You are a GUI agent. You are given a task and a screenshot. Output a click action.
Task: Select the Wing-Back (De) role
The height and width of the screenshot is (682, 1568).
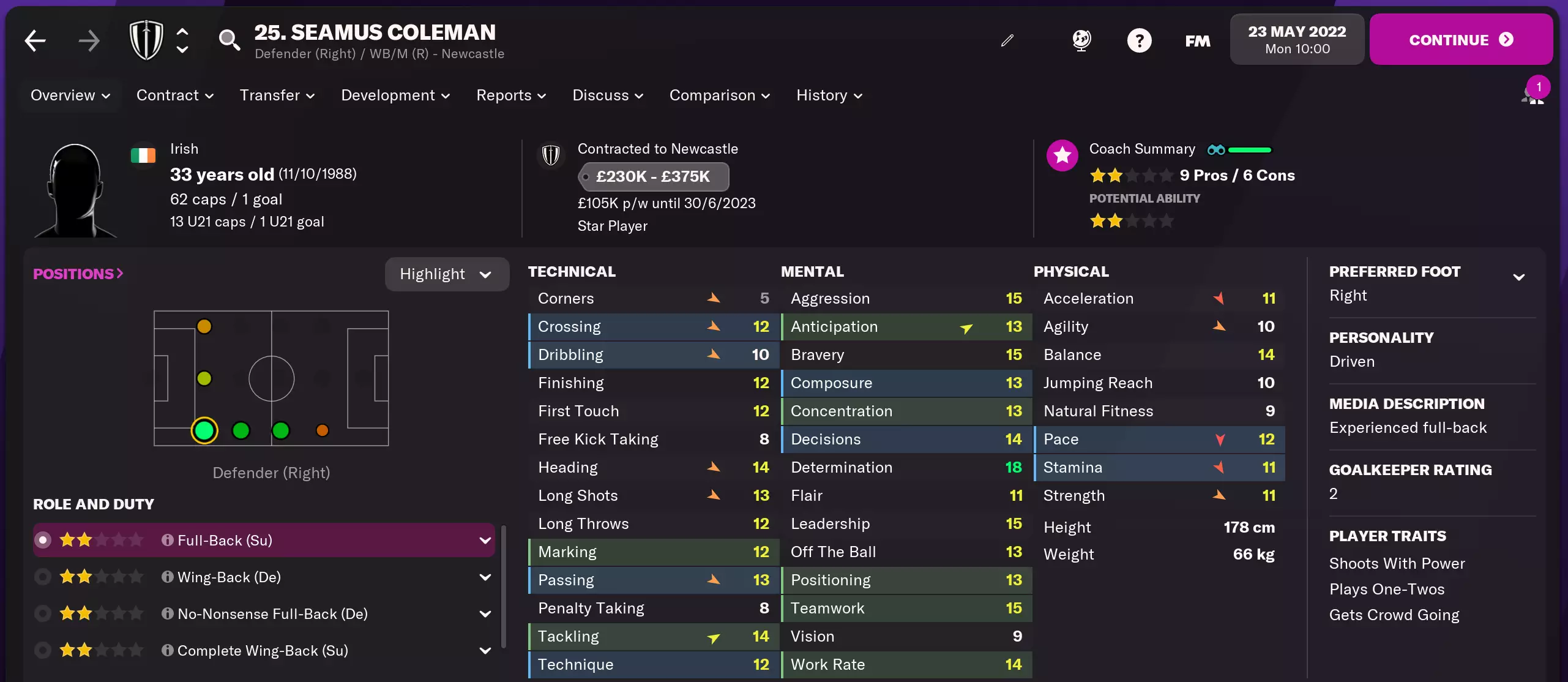[229, 577]
